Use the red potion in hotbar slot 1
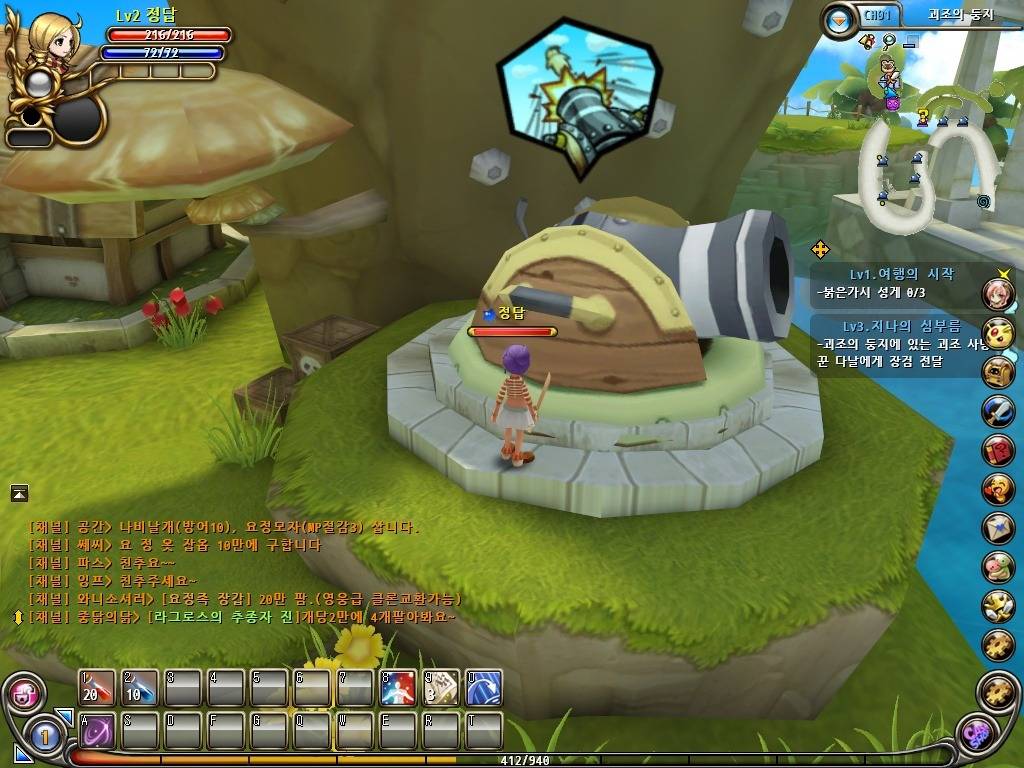This screenshot has width=1024, height=768. [x=98, y=688]
